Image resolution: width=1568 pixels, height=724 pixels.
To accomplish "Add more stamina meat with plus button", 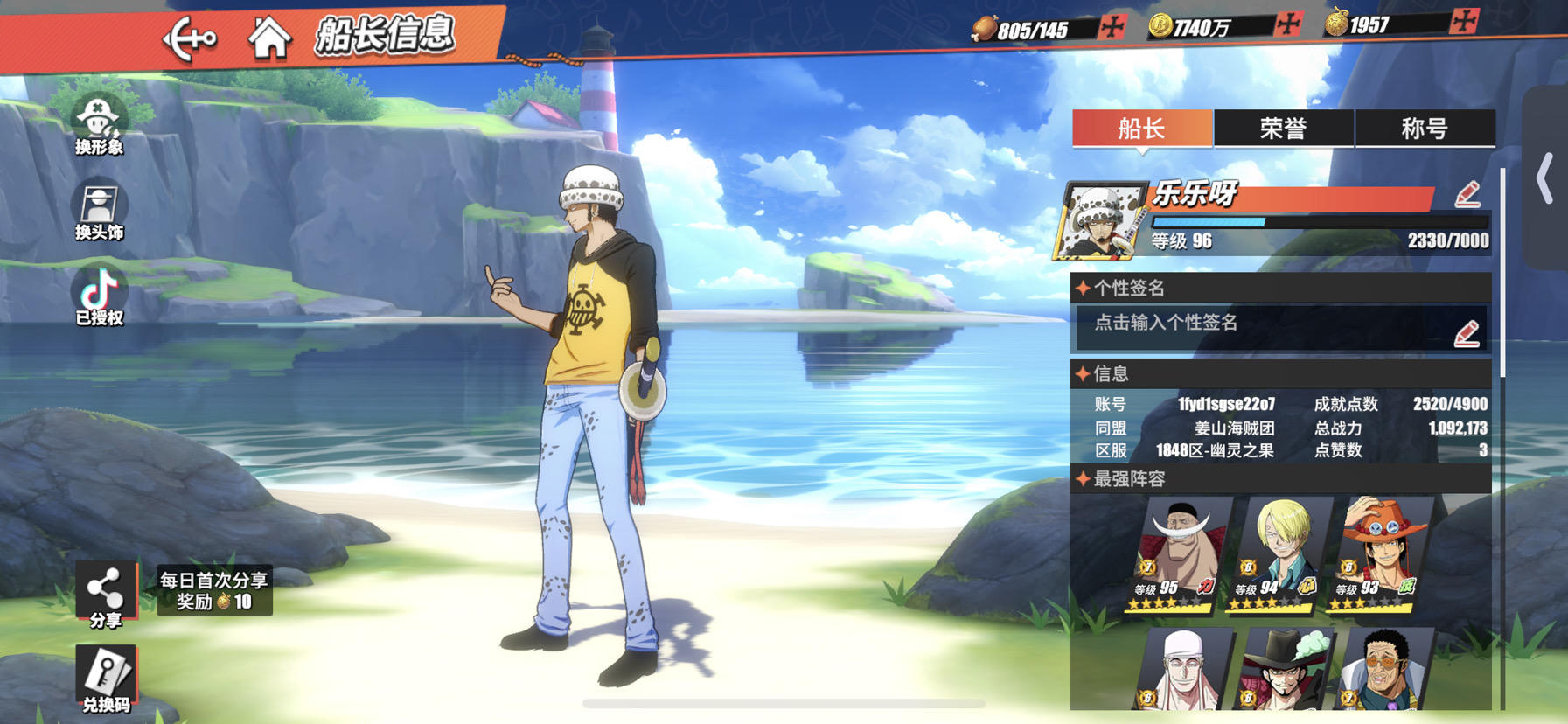I will [x=1112, y=26].
